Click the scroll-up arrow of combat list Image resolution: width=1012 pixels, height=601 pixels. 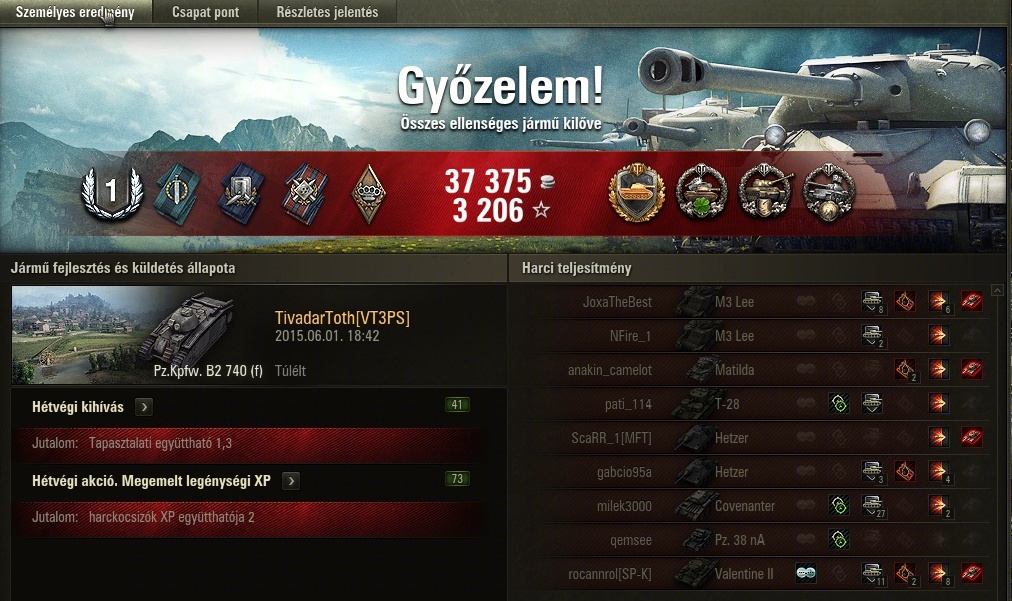(x=997, y=291)
